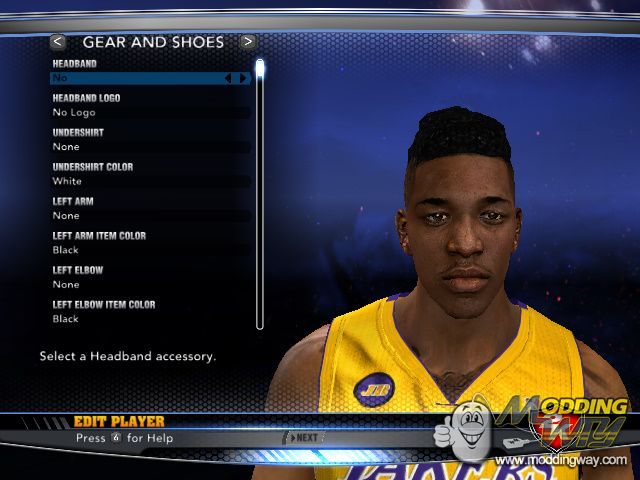Go to previous edit category arrow
The height and width of the screenshot is (480, 640).
click(x=58, y=42)
